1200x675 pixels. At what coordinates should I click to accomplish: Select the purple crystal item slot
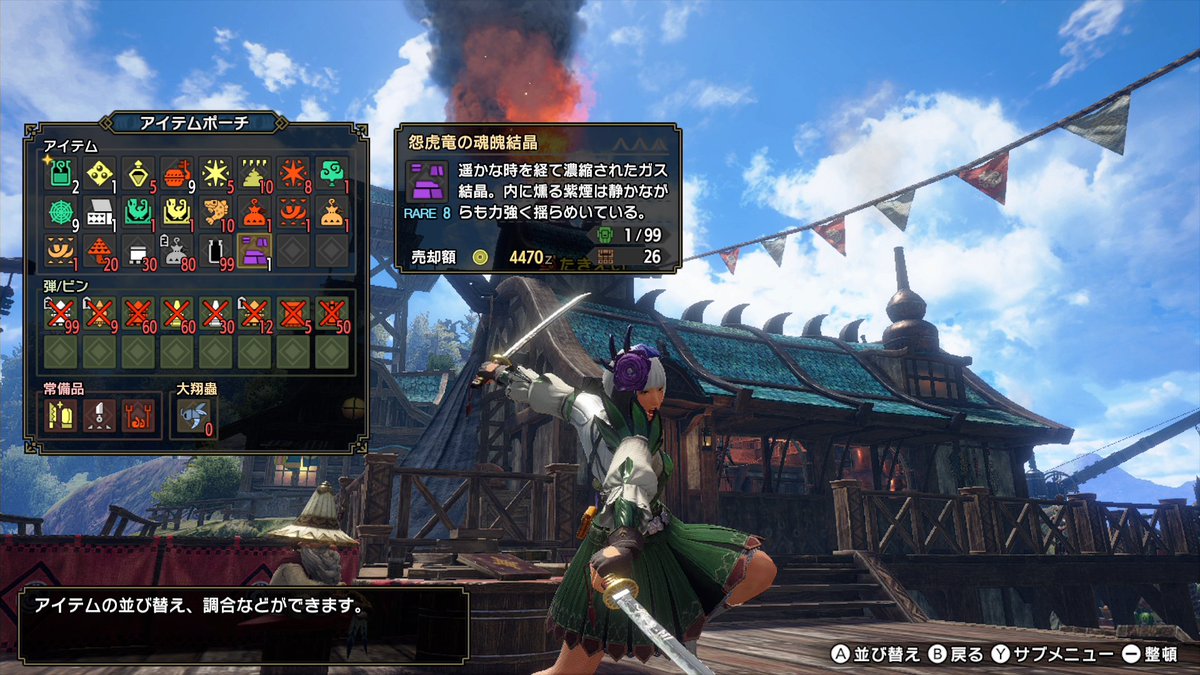pos(255,250)
